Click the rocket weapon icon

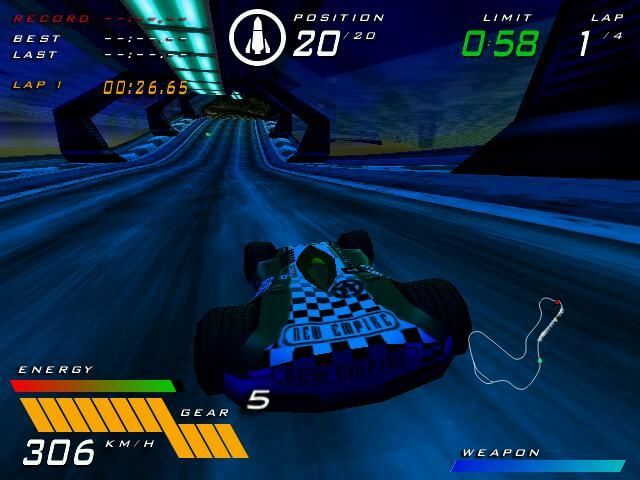click(x=257, y=37)
